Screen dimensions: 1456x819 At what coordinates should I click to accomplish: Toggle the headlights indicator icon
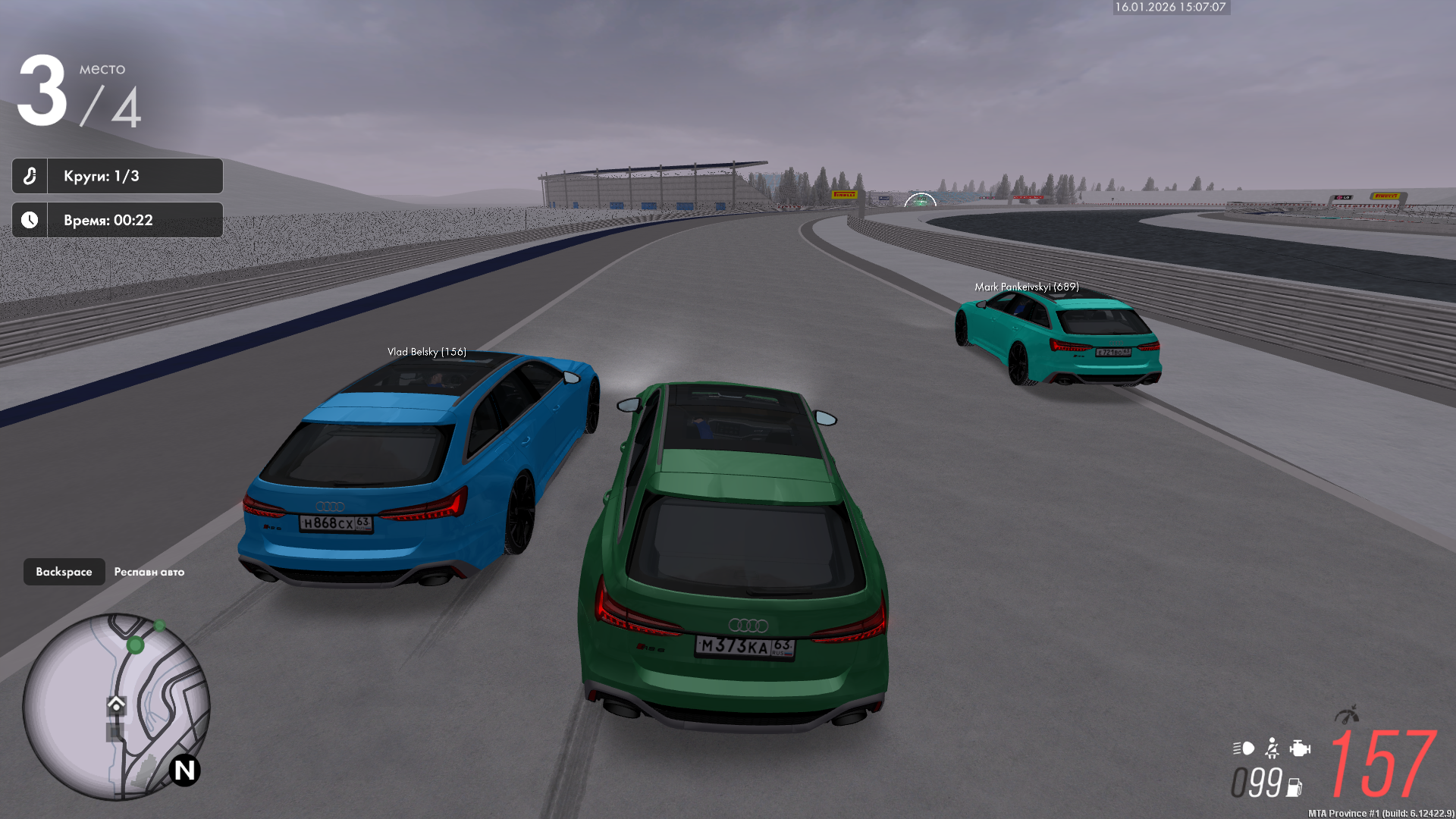coord(1244,748)
